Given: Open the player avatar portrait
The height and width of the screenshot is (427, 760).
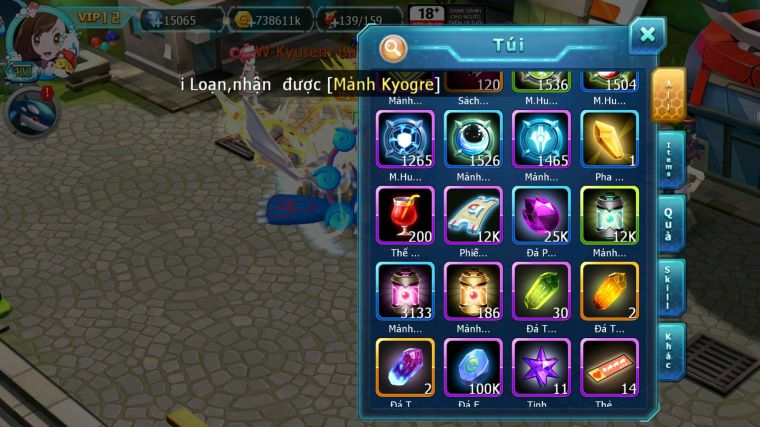Looking at the screenshot, I should click(32, 38).
